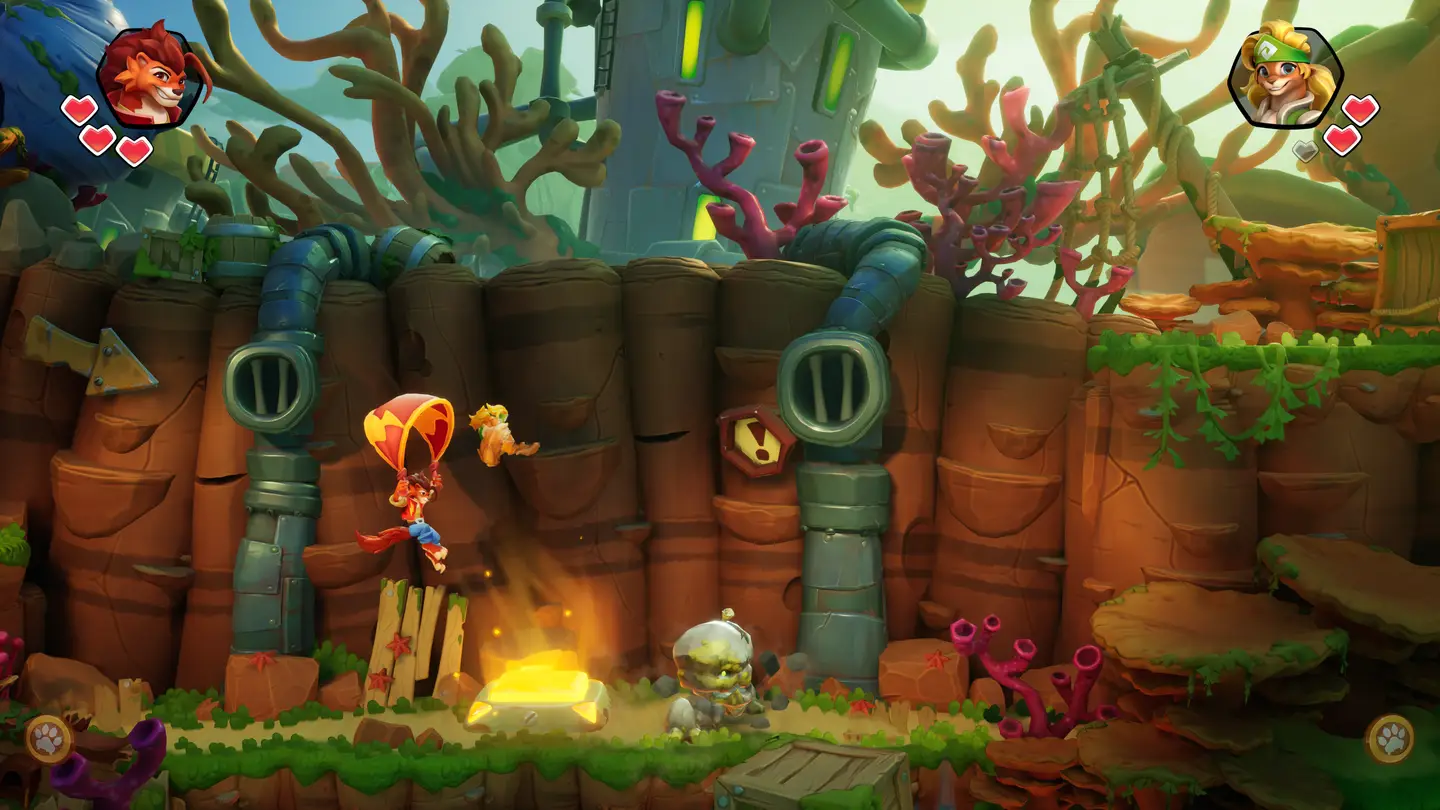This screenshot has width=1440, height=810.
Task: Click the lowest heart in the left health cluster
Action: click(133, 152)
